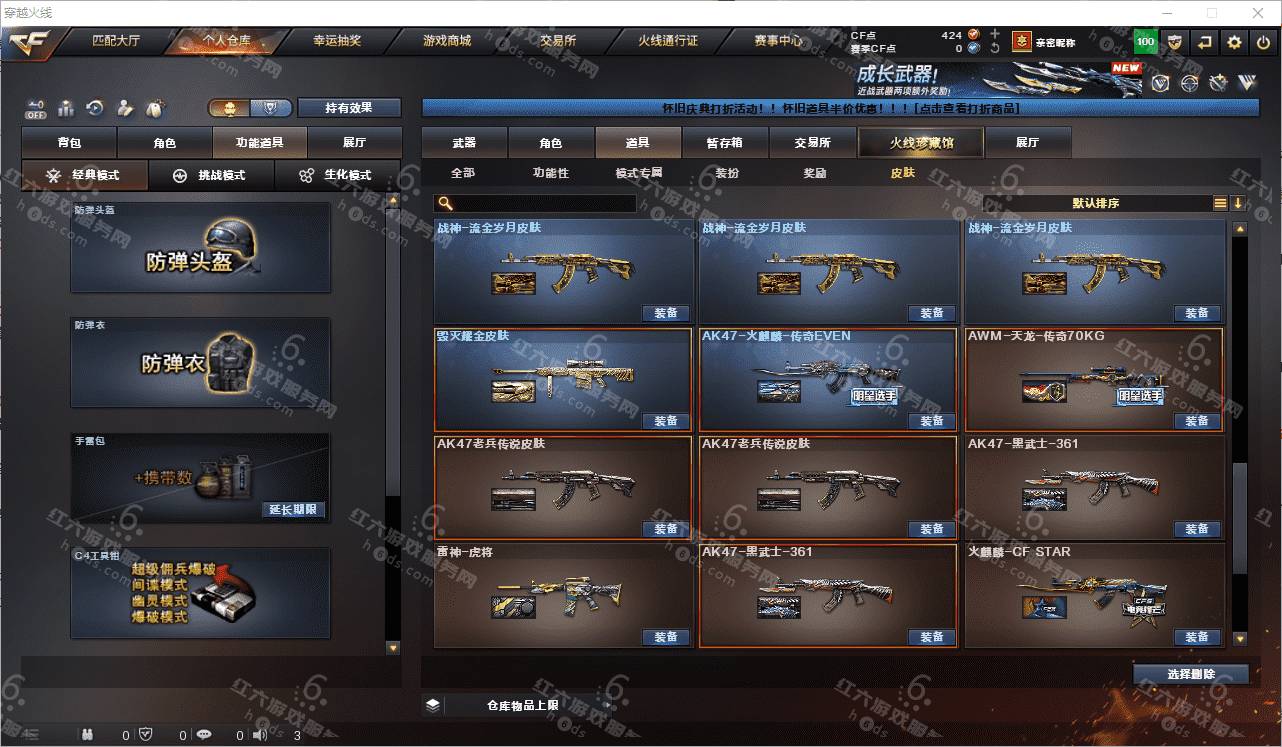This screenshot has width=1282, height=747.
Task: Select the AWM-天龙-传奇70KG skin card
Action: pos(1093,378)
